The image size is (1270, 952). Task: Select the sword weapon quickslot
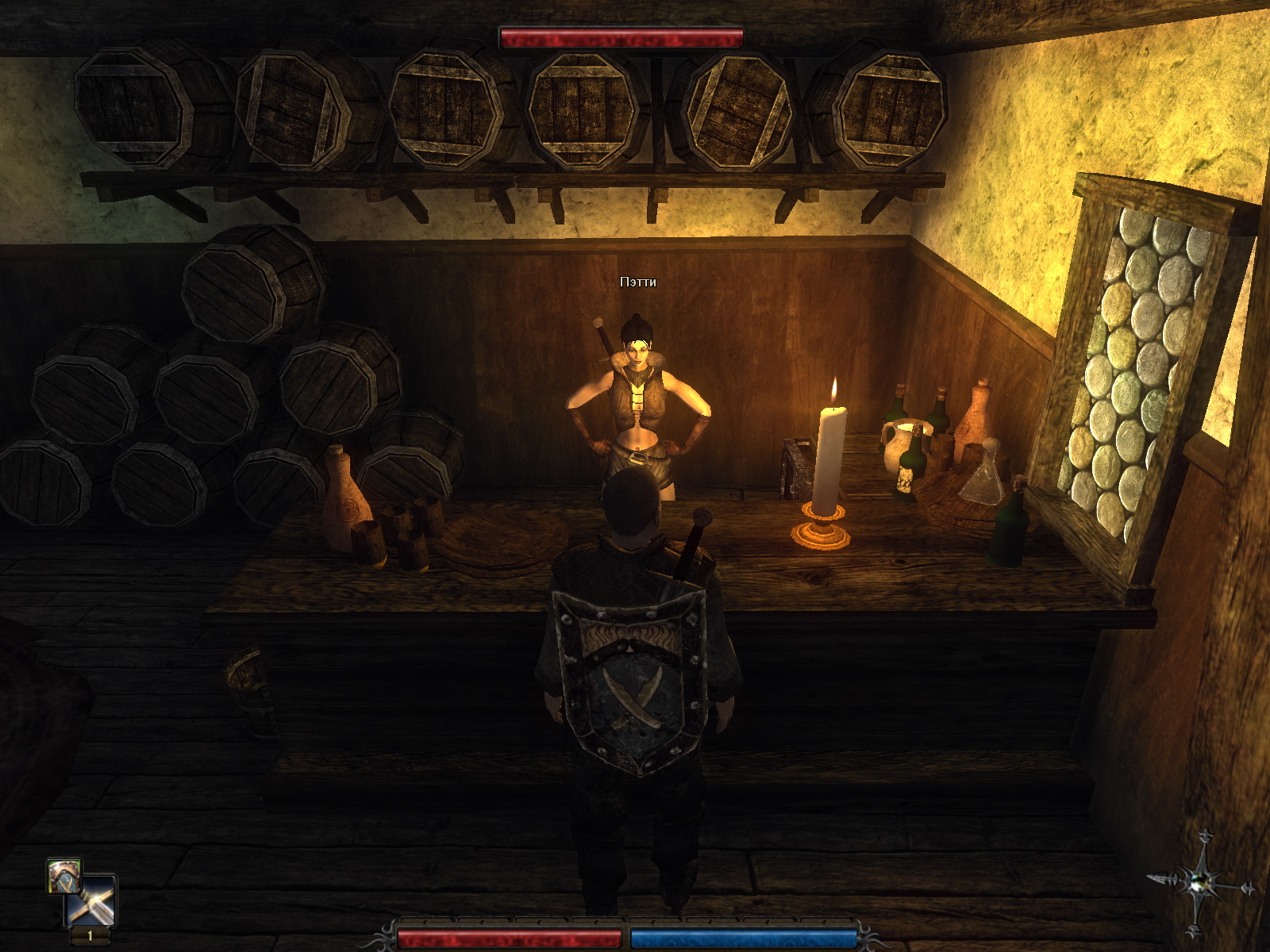tap(91, 901)
